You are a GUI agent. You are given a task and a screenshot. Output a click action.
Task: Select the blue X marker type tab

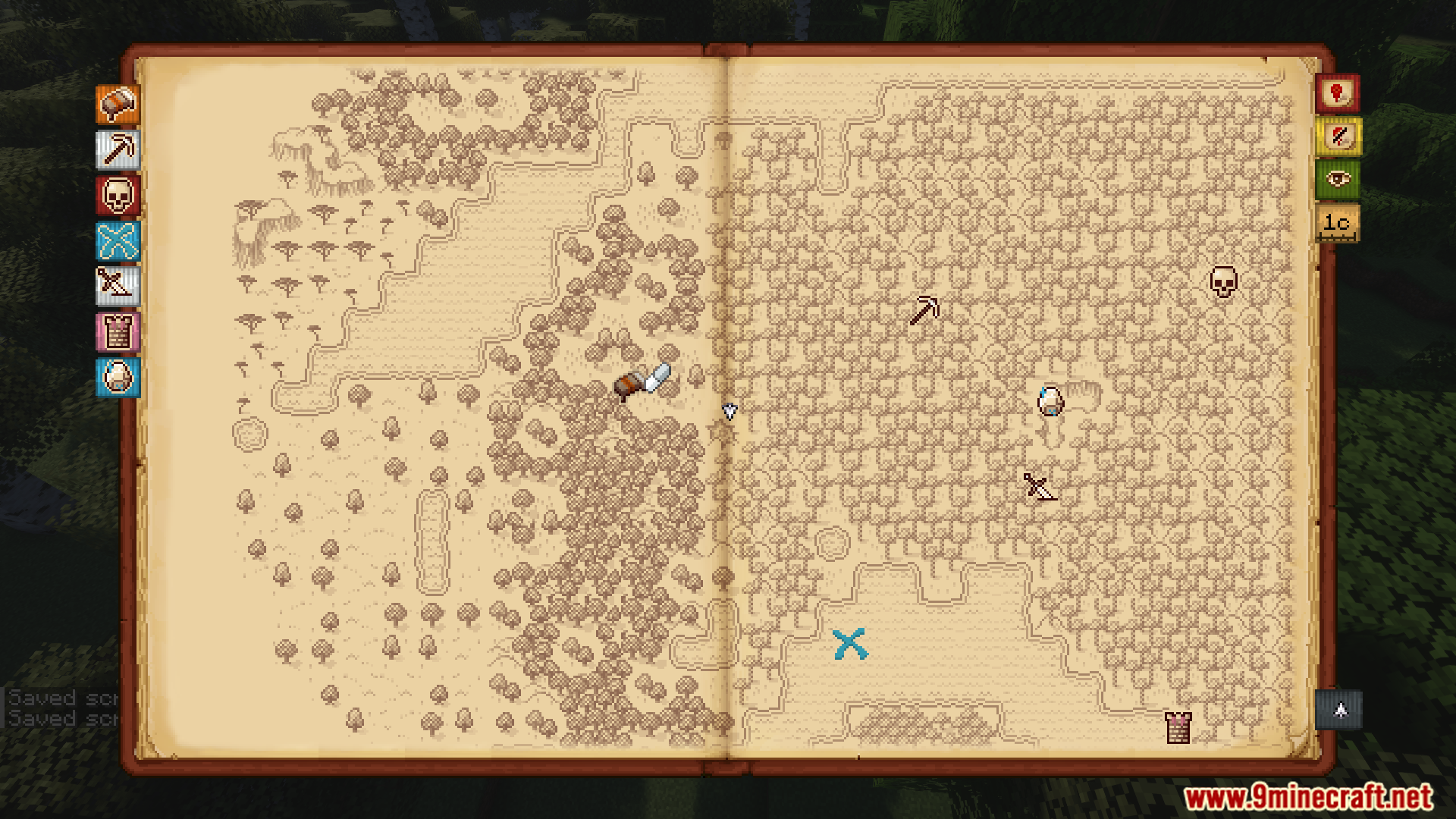coord(118,241)
